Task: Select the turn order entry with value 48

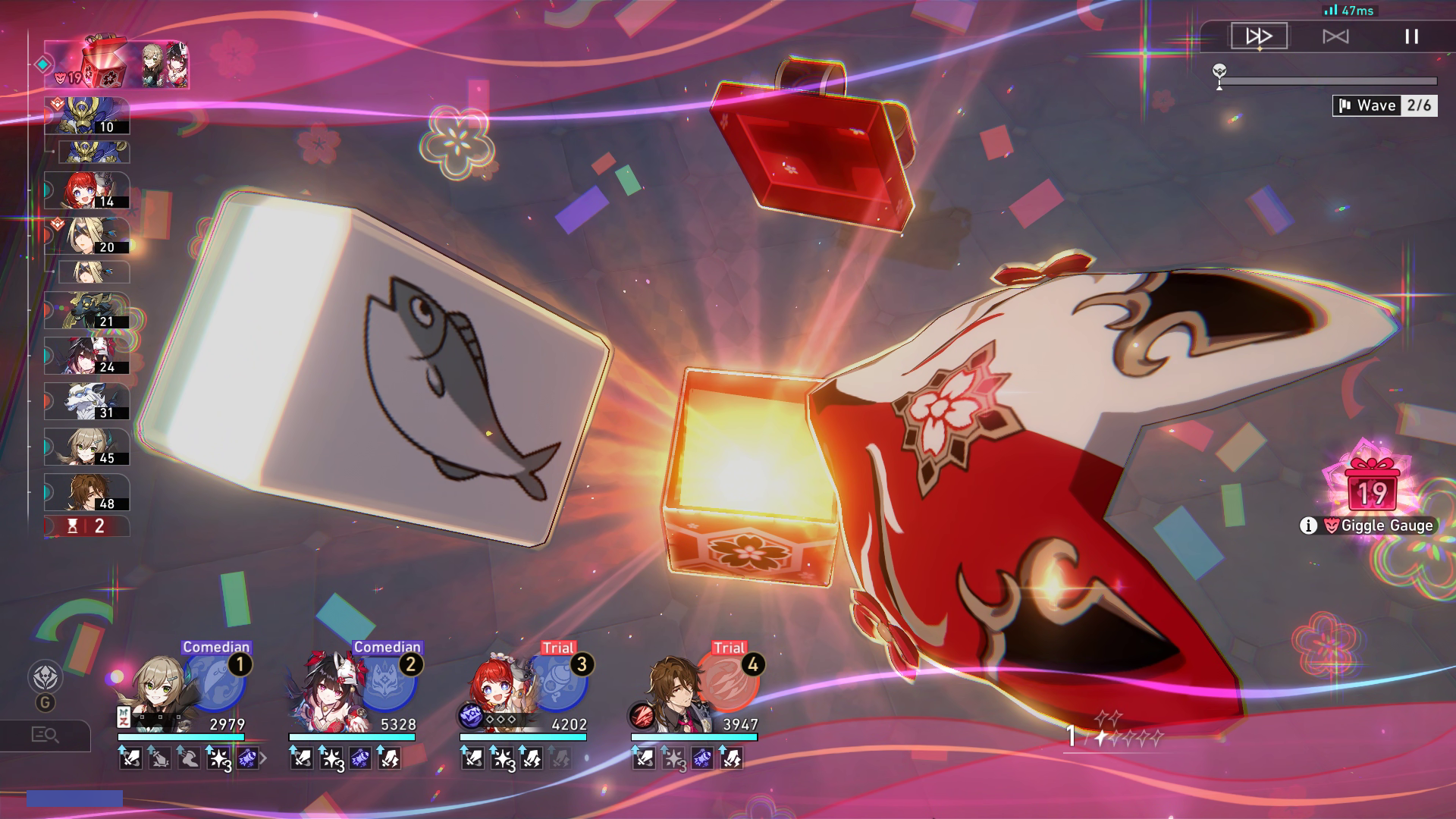Action: pyautogui.click(x=87, y=492)
